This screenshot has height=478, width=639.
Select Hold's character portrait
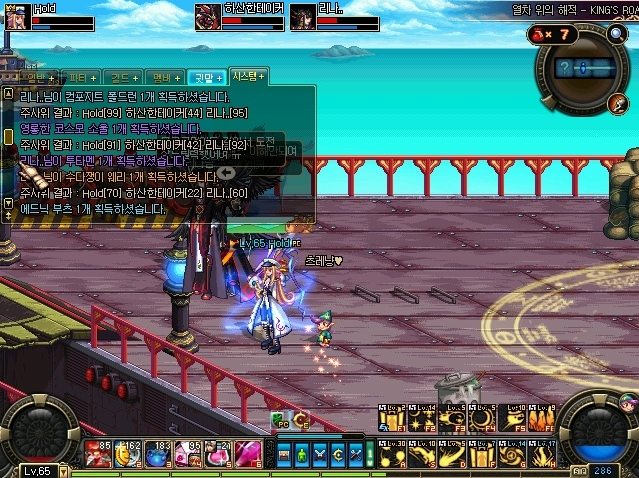coord(17,18)
